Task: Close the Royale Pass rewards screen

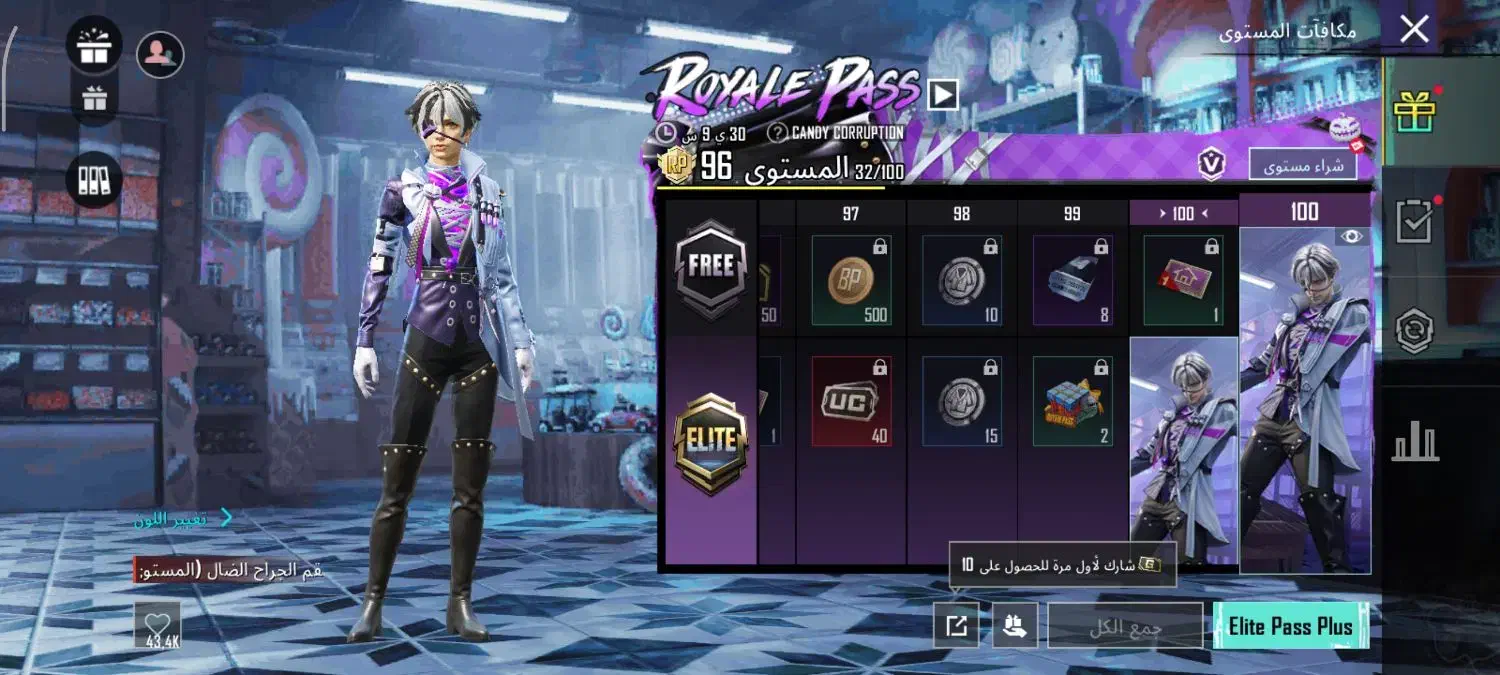Action: coord(1414,29)
